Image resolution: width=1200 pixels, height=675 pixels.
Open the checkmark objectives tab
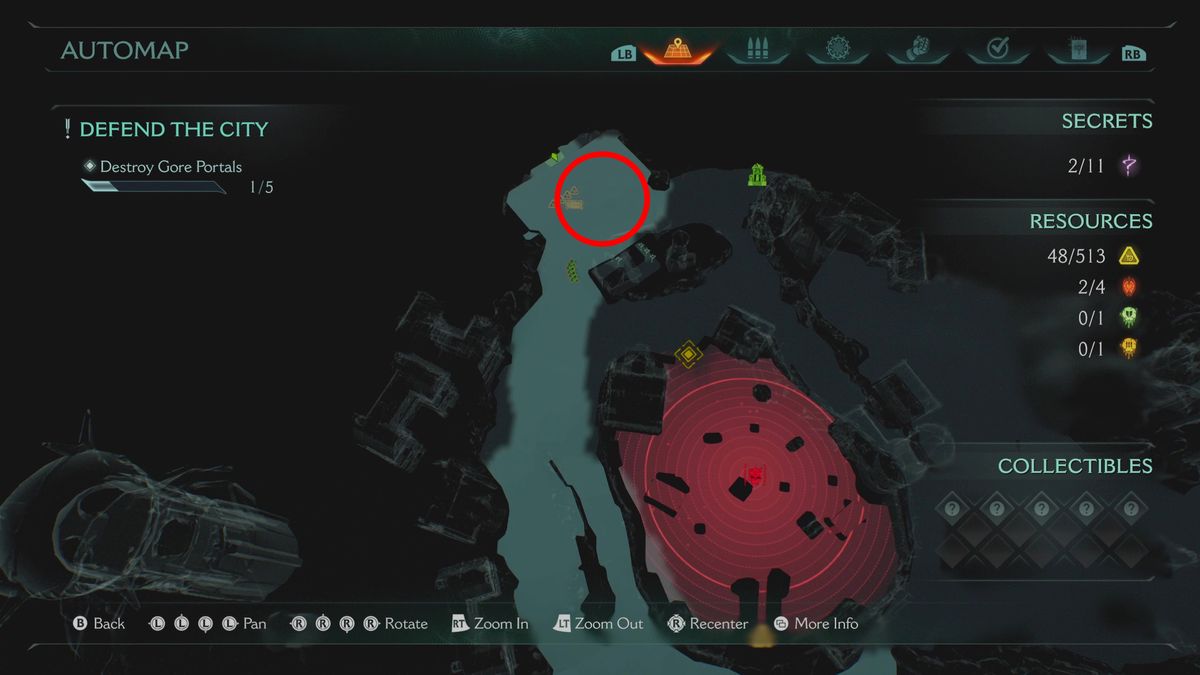(x=996, y=49)
